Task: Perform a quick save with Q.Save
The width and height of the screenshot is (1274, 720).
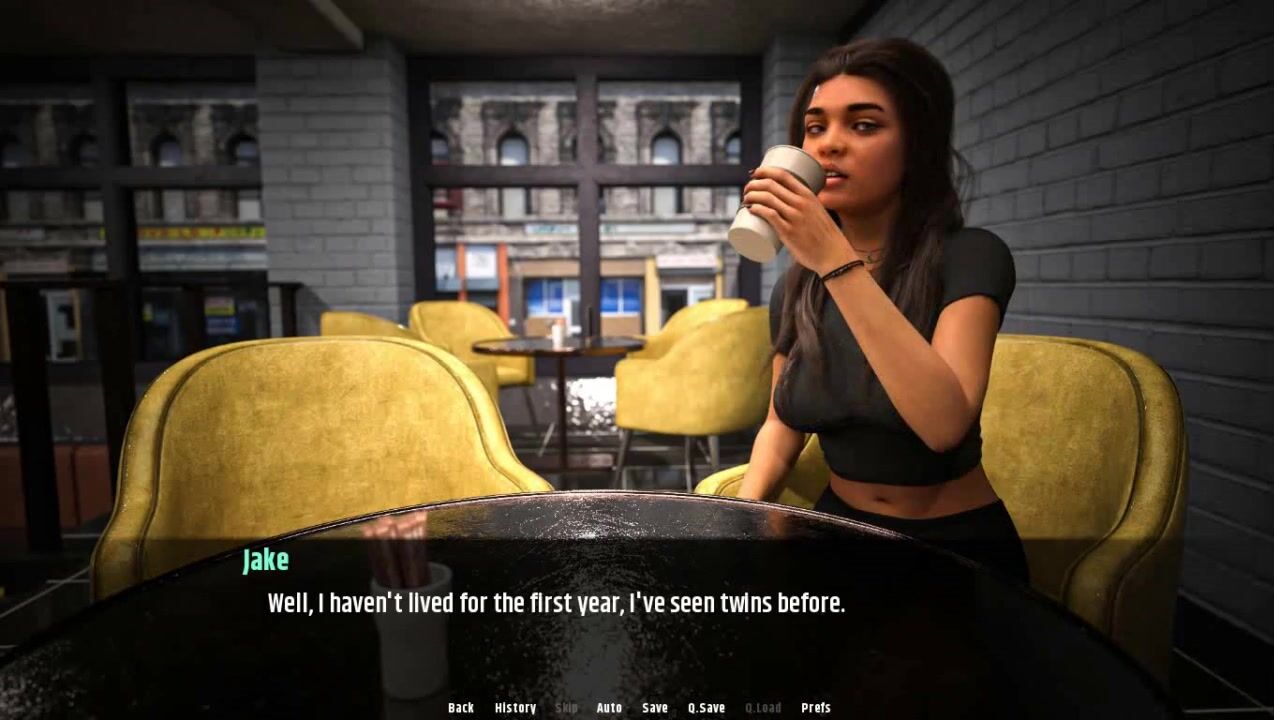Action: pos(706,708)
